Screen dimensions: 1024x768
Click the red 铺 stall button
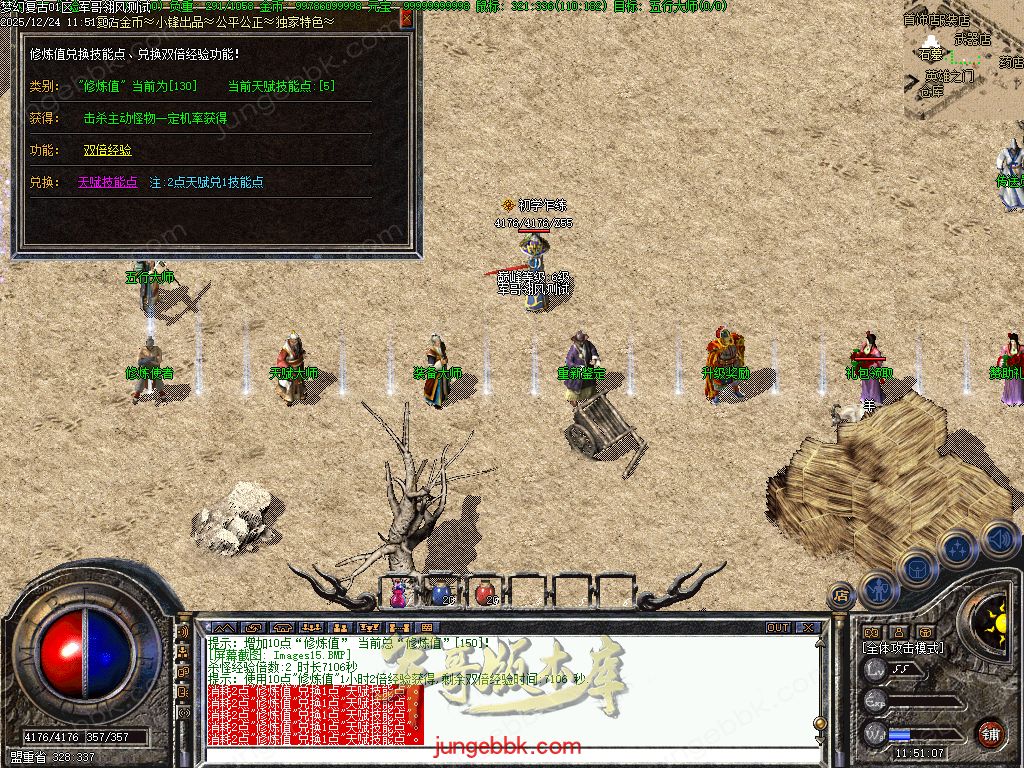pyautogui.click(x=990, y=733)
